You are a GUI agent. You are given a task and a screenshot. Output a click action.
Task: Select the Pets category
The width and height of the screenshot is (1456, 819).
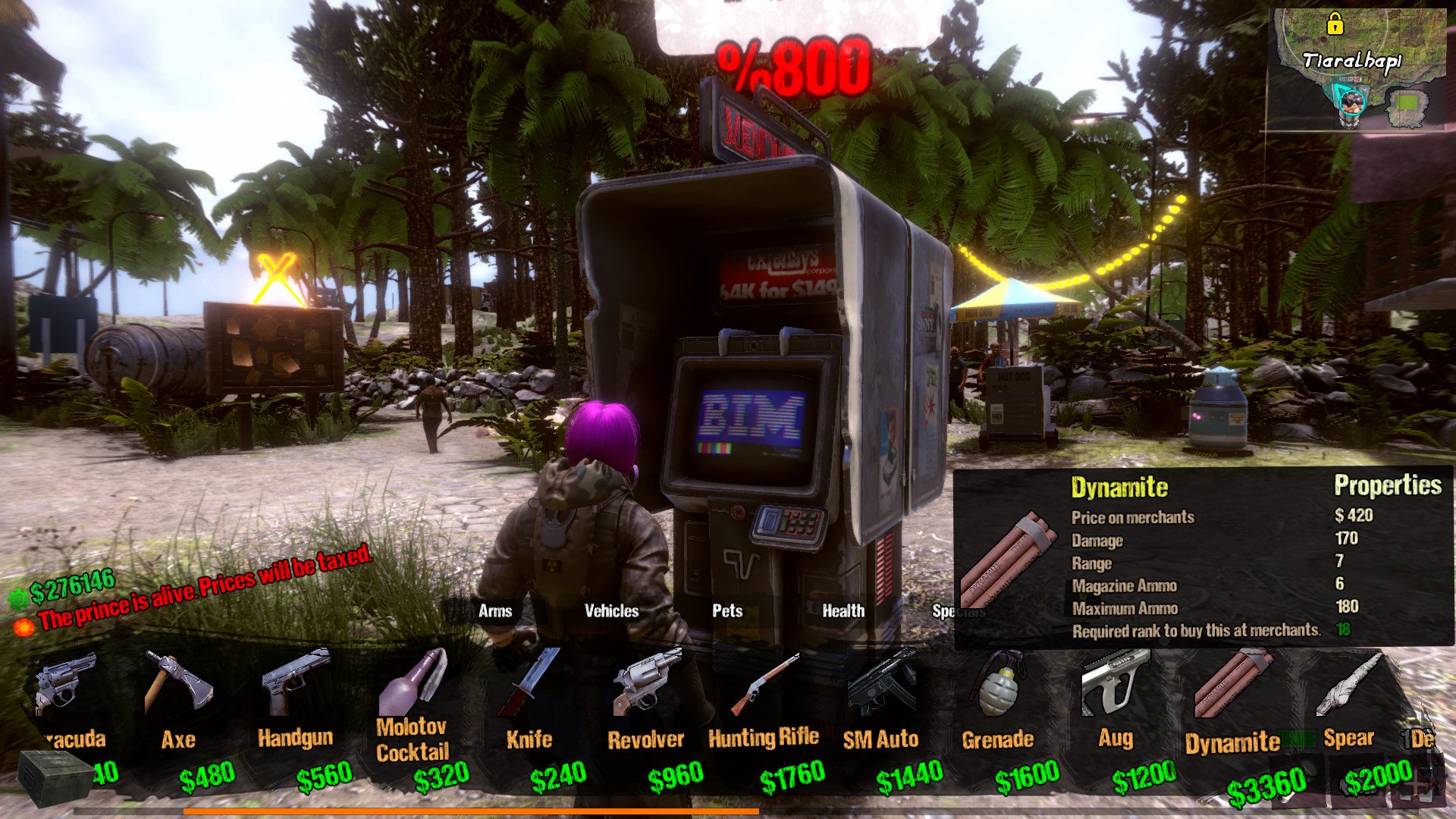click(727, 611)
